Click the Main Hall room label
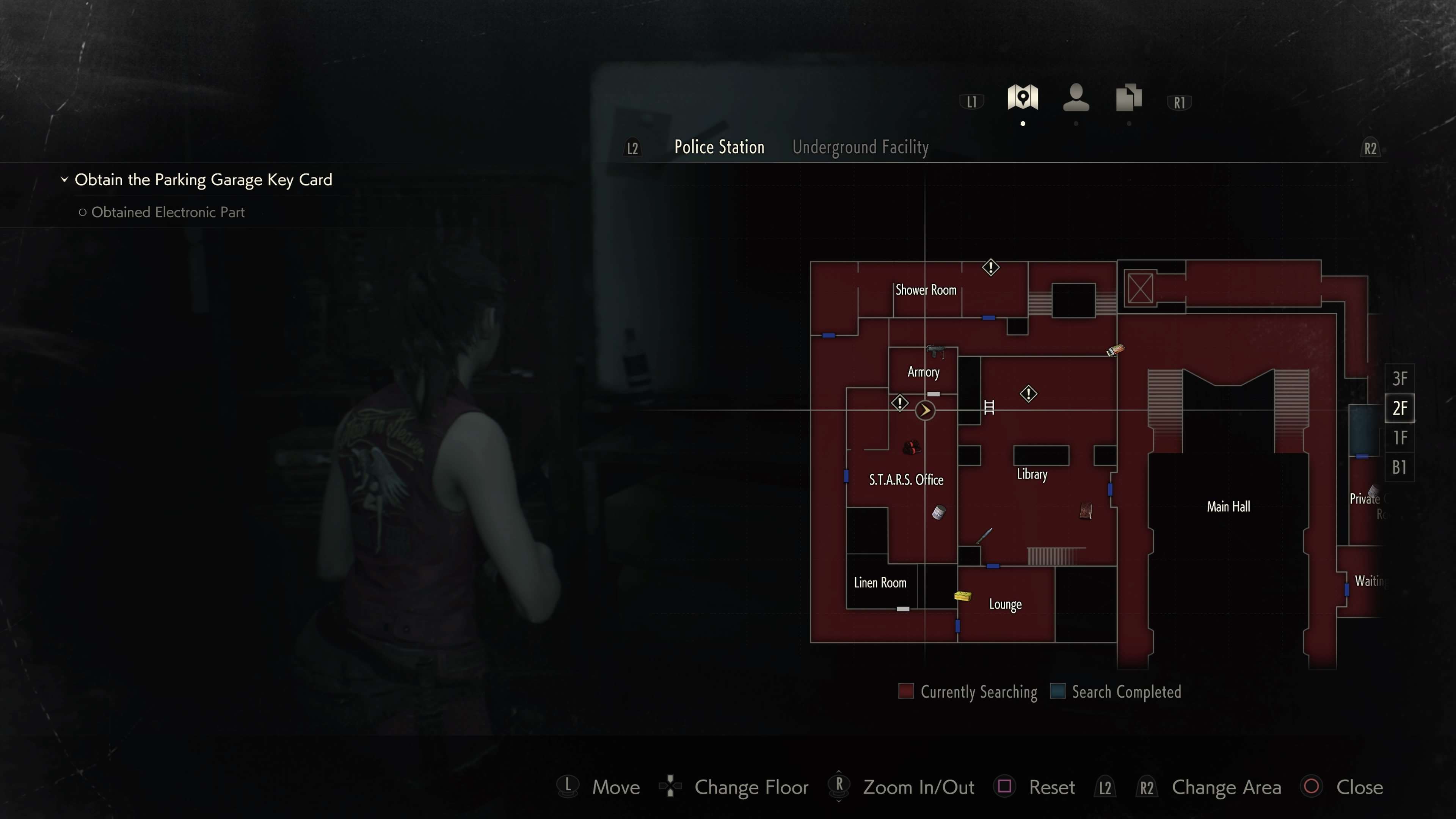The image size is (1456, 819). (1228, 507)
